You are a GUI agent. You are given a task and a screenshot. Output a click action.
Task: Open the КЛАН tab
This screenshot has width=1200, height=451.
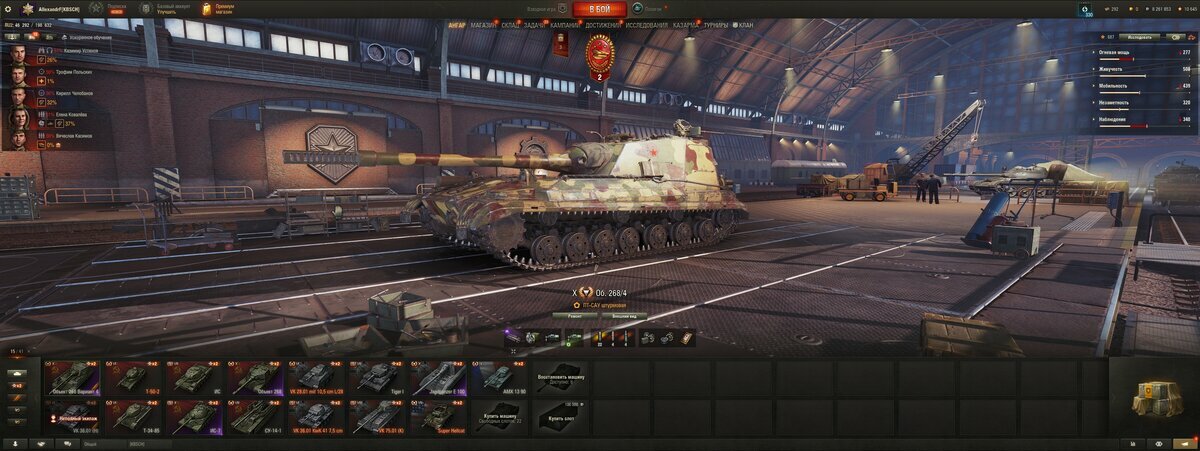744,25
